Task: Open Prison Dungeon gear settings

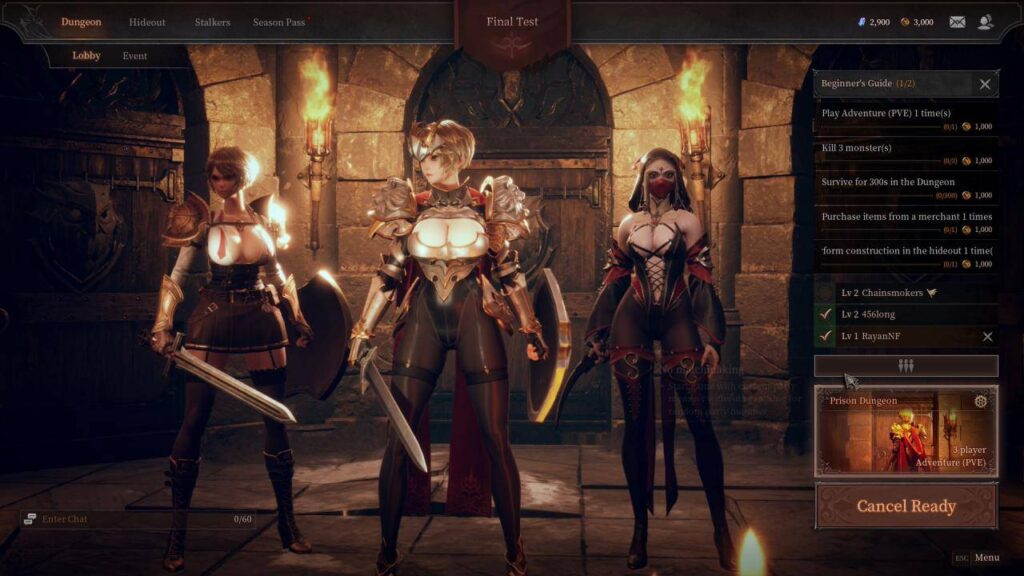Action: click(x=980, y=402)
